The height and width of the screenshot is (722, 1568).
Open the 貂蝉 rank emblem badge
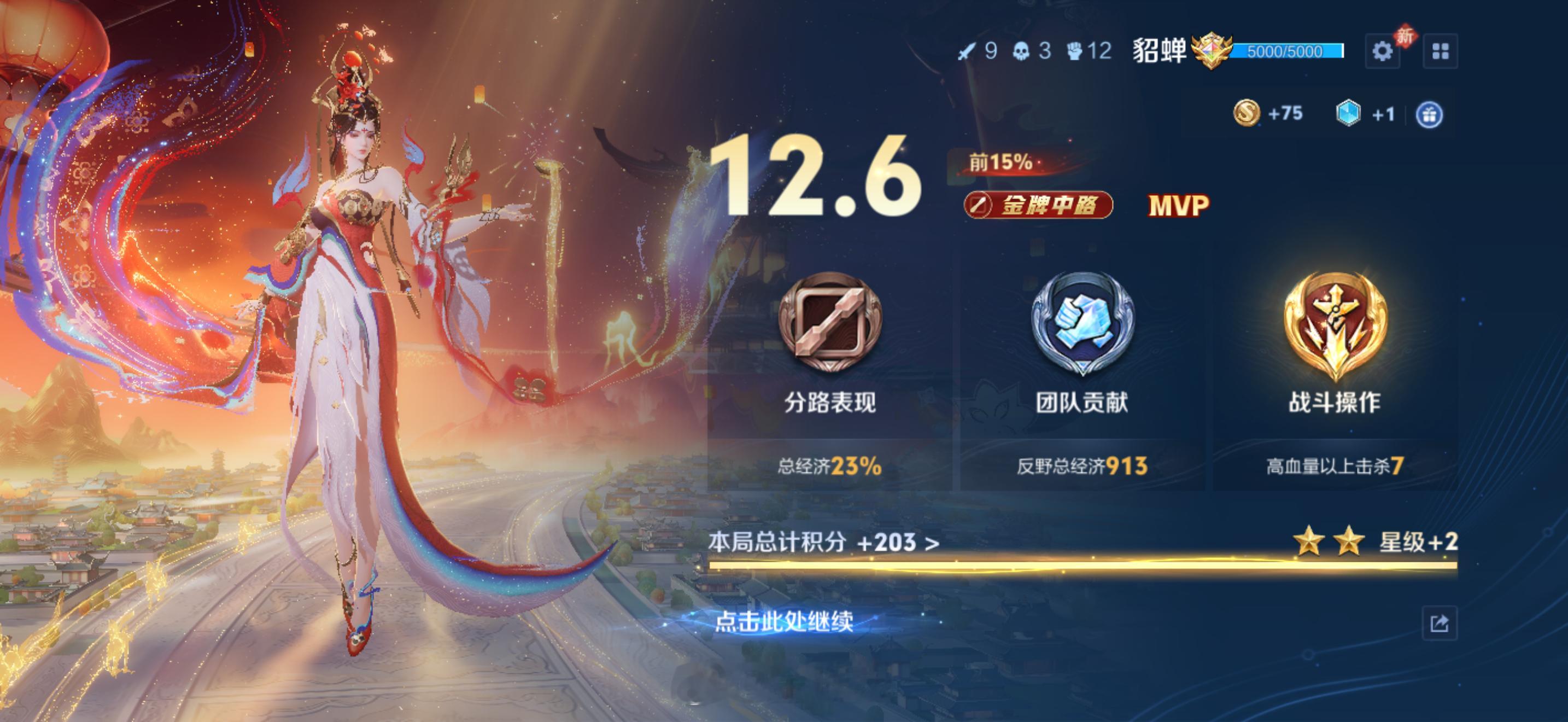tap(1212, 50)
